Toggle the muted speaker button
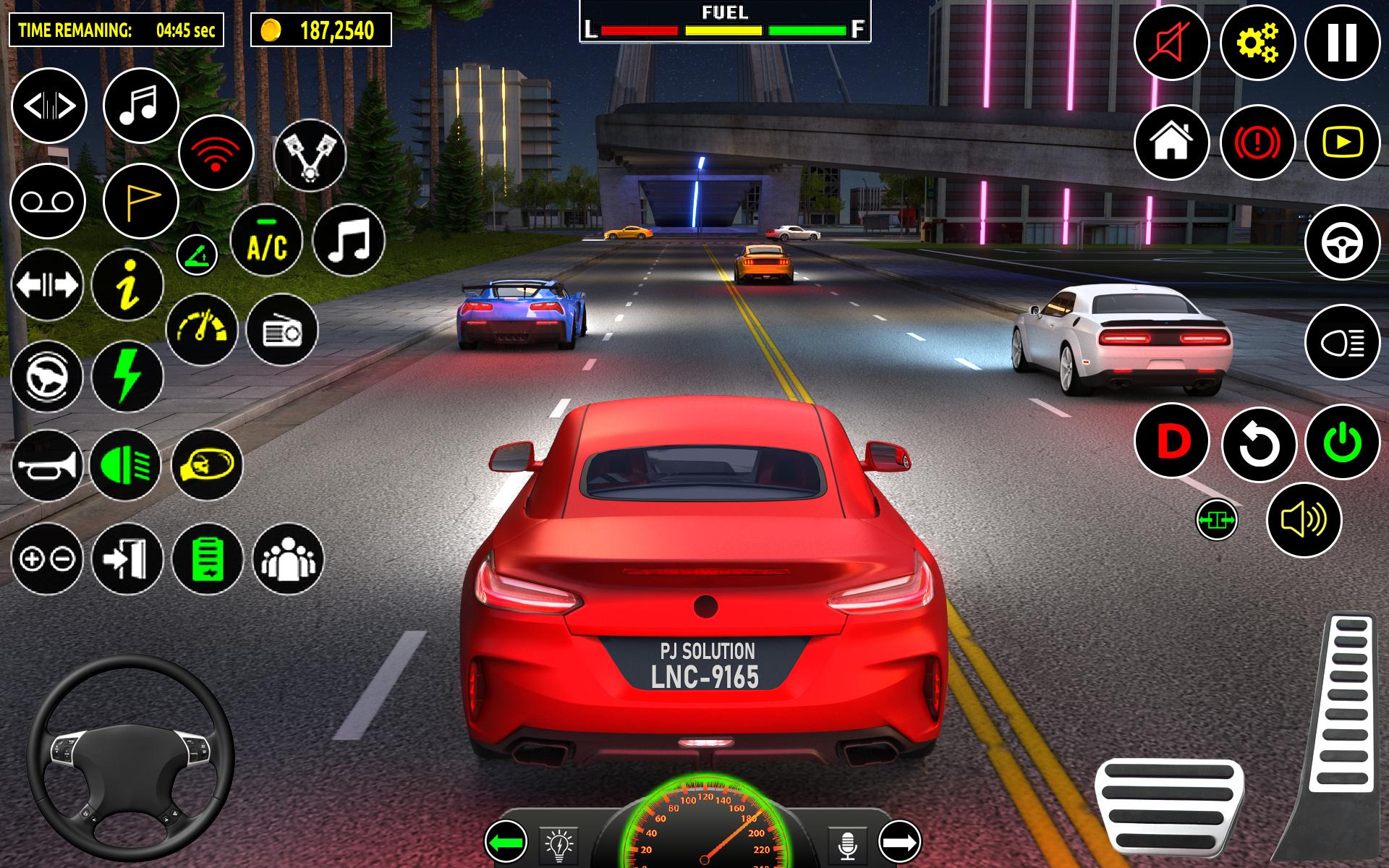The image size is (1389, 868). 1171,43
